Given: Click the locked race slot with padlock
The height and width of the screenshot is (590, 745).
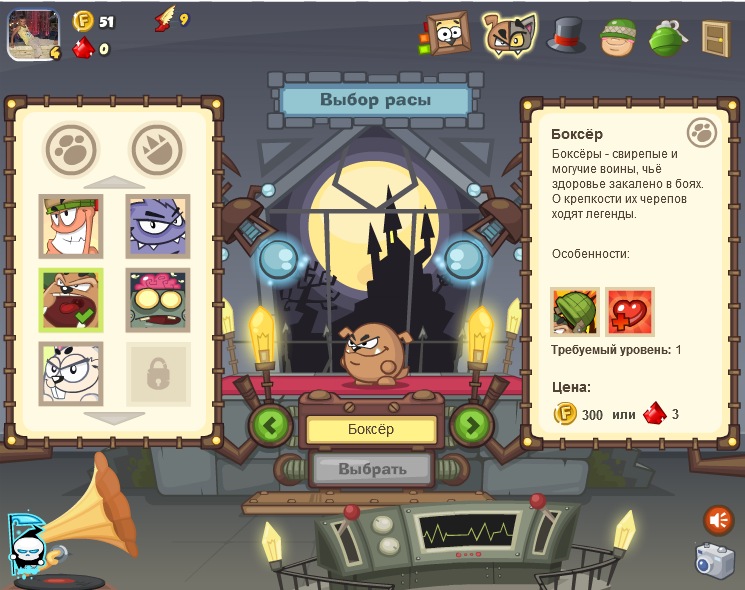Looking at the screenshot, I should (x=158, y=373).
